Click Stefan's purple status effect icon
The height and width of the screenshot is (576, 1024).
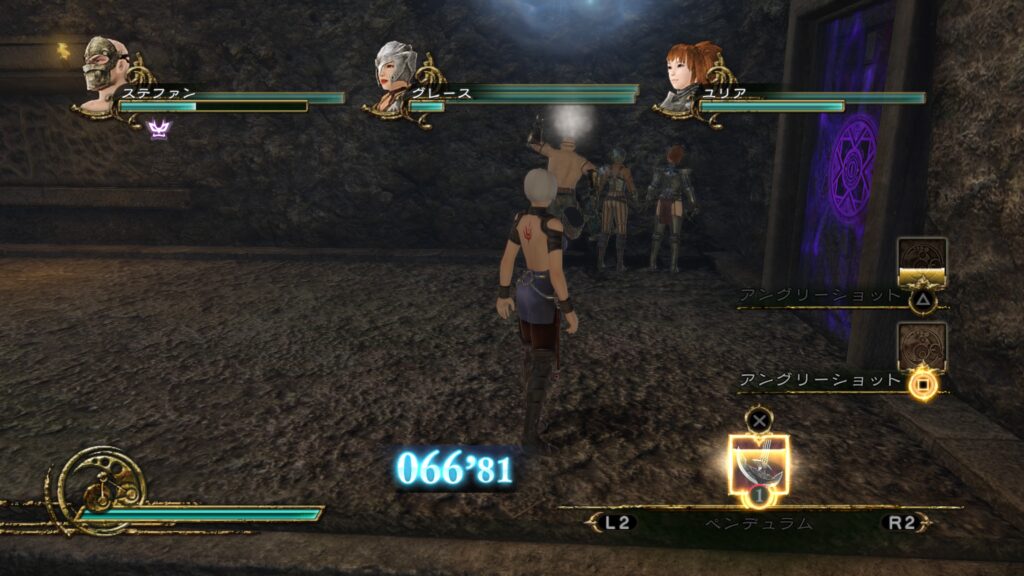coord(159,128)
